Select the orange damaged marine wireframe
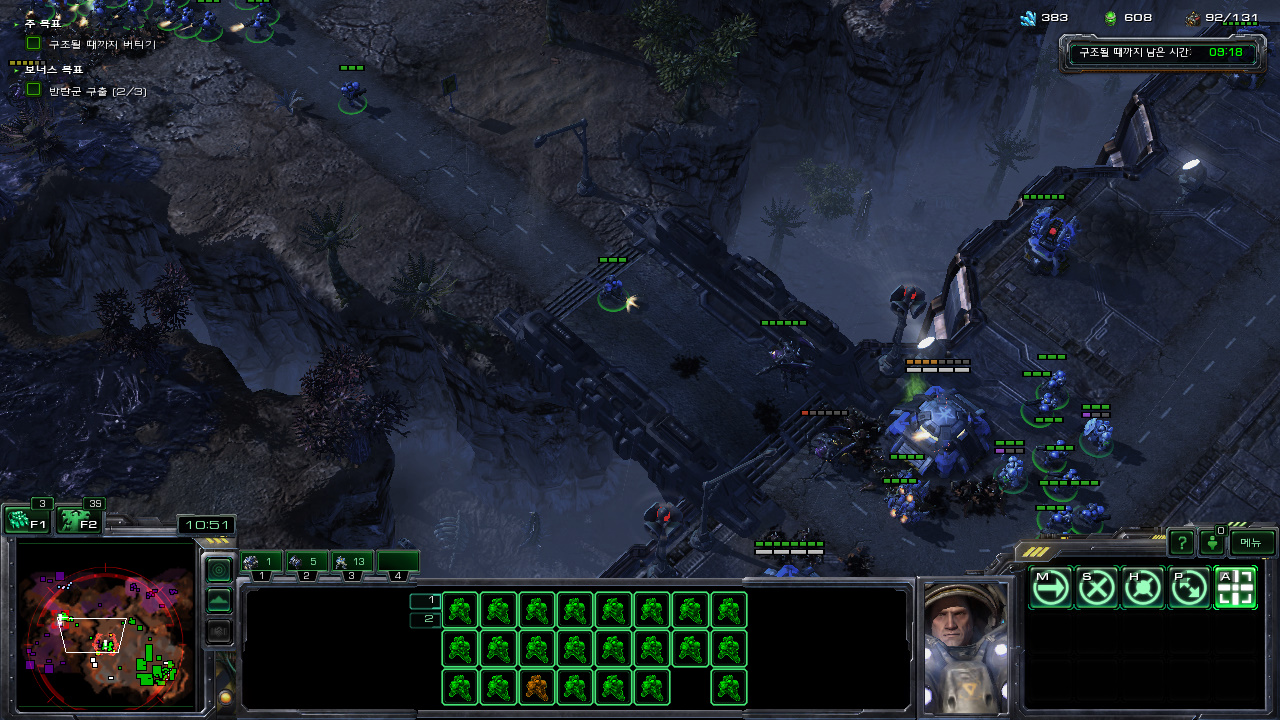The height and width of the screenshot is (720, 1280). (x=536, y=687)
